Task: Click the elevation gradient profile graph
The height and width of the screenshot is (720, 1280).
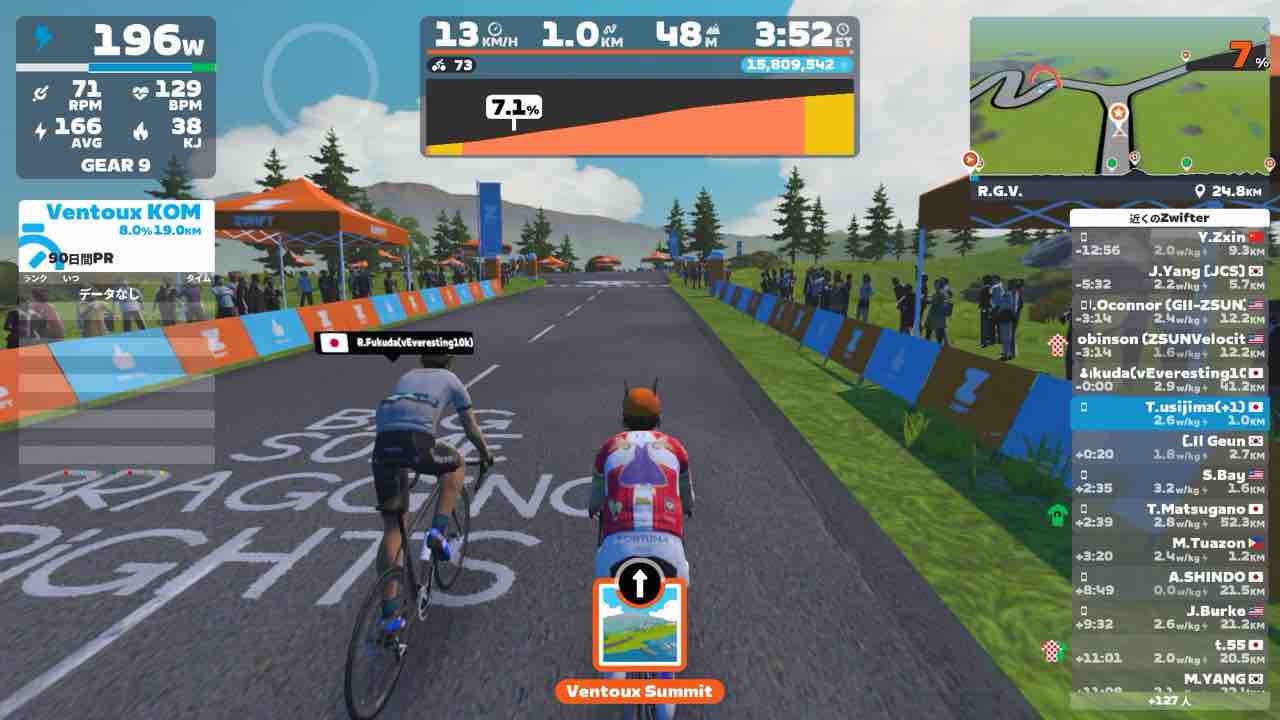Action: click(639, 118)
